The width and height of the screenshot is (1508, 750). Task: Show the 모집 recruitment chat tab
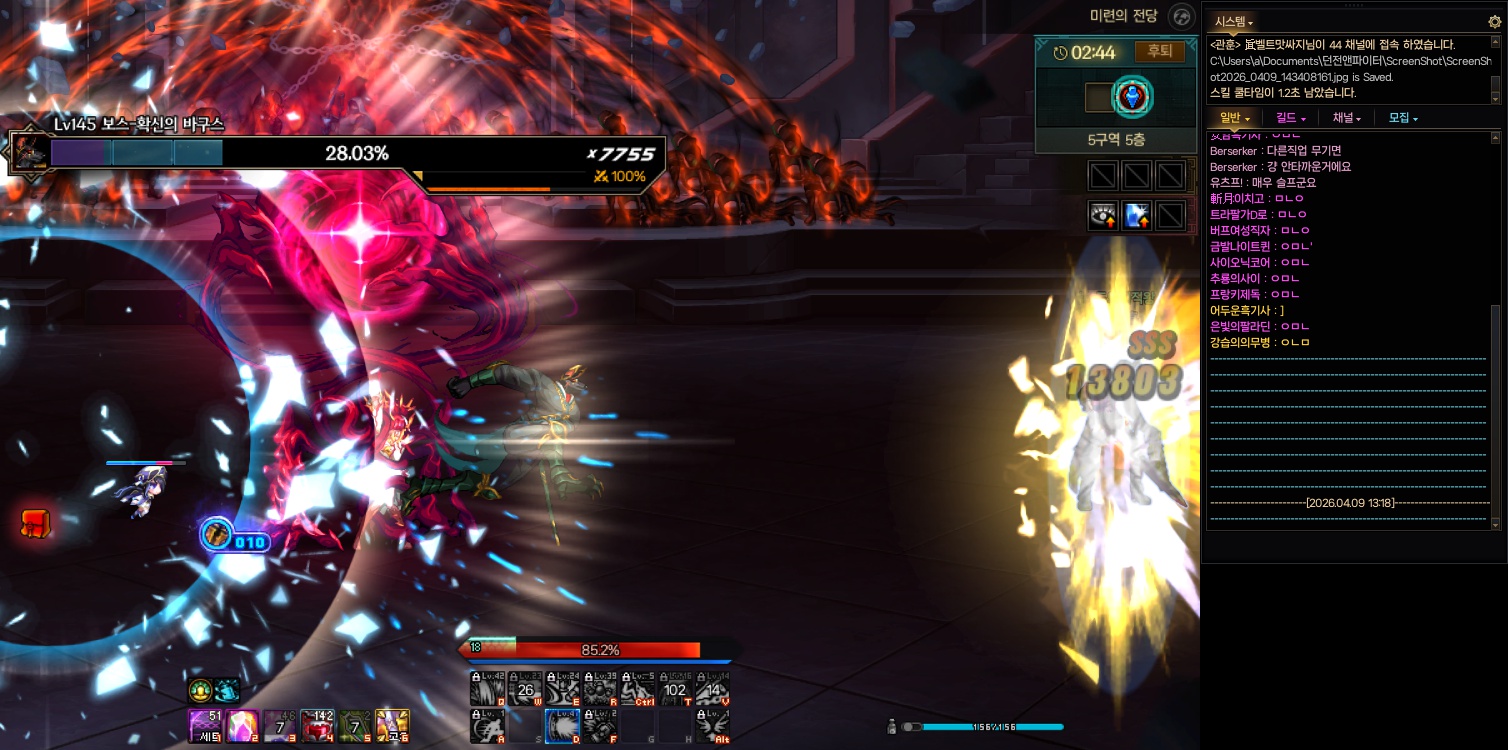[1403, 118]
